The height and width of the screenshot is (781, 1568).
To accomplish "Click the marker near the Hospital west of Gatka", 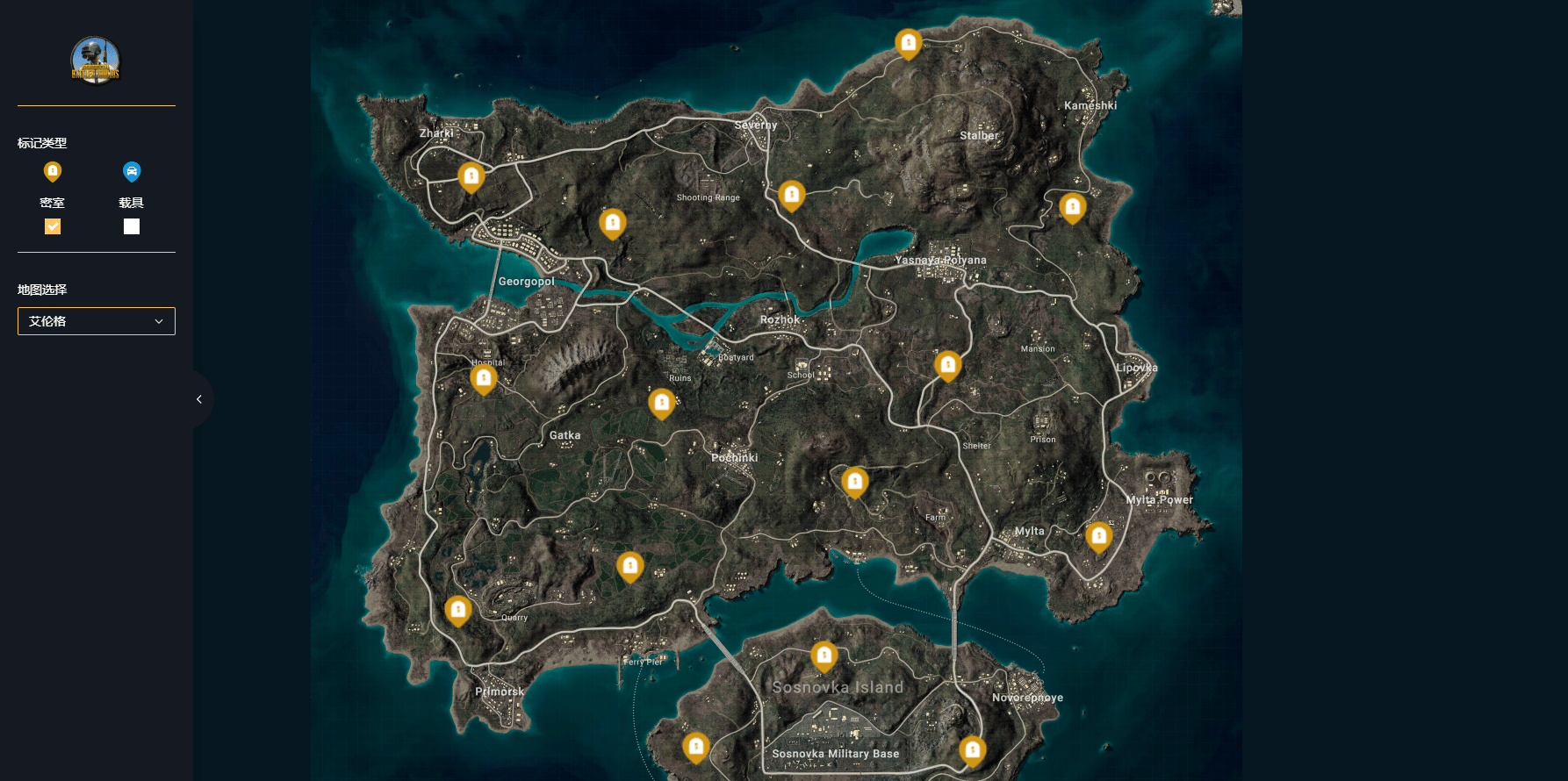I will tap(484, 379).
